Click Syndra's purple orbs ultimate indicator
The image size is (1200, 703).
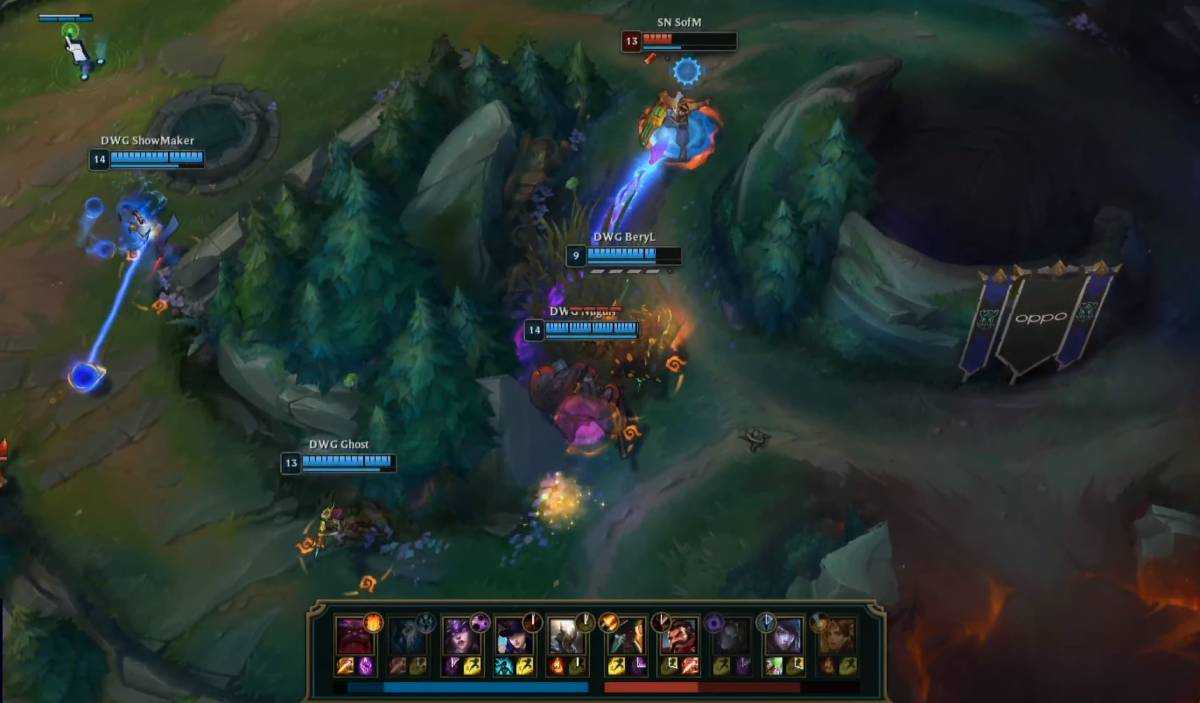480,621
